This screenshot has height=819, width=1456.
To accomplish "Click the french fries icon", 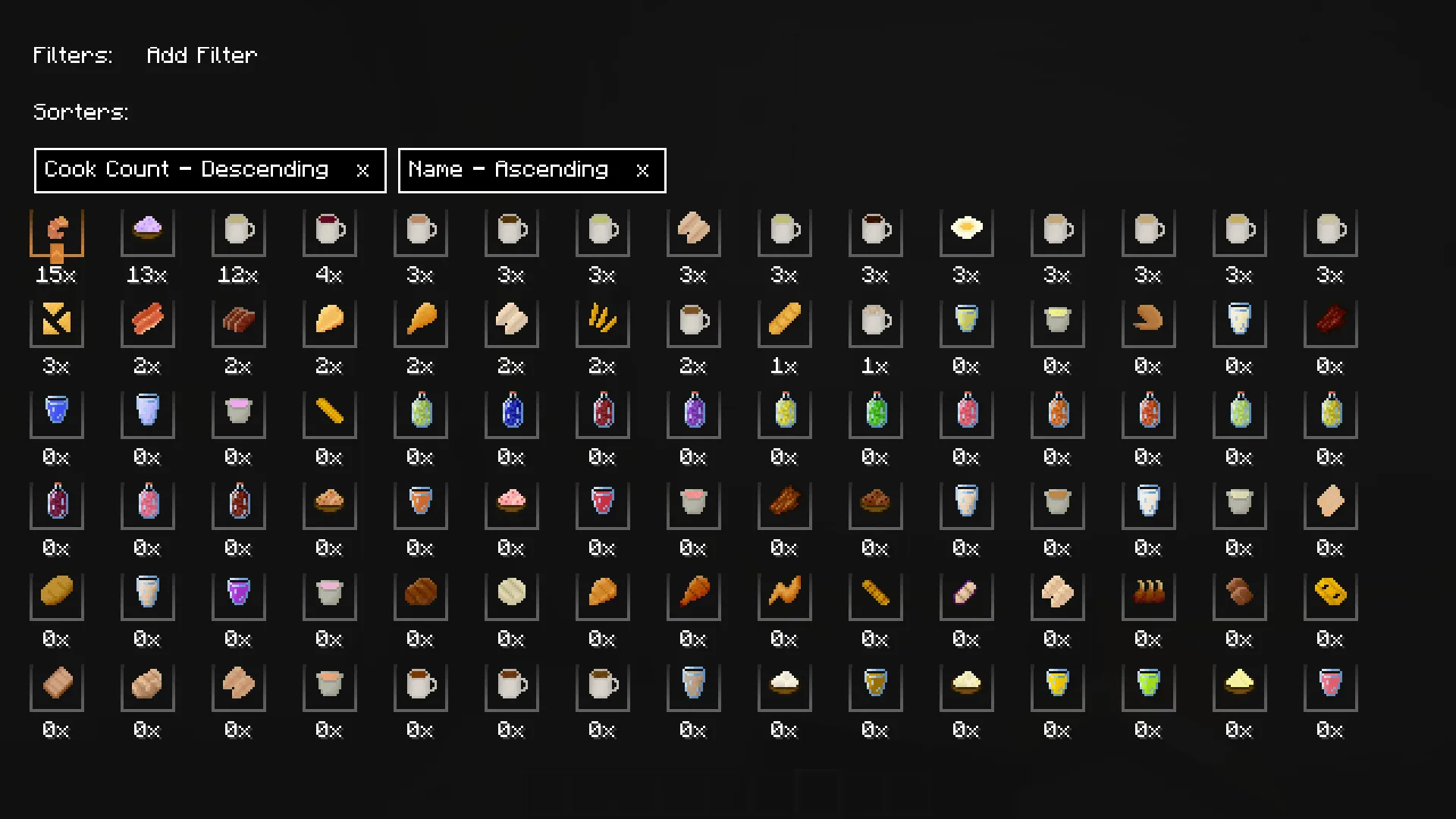I will pos(602,322).
